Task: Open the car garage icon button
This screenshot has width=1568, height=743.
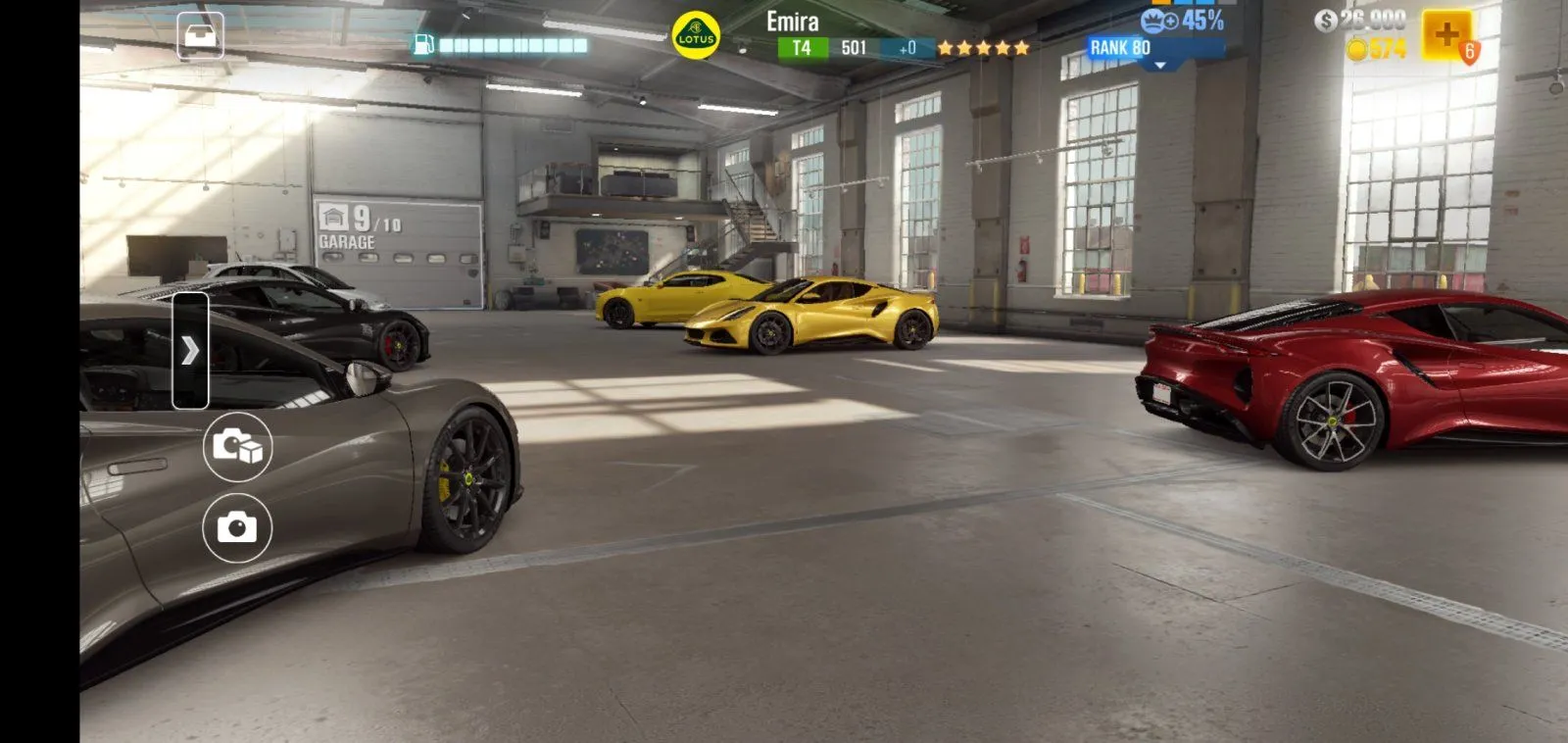Action: click(x=200, y=36)
